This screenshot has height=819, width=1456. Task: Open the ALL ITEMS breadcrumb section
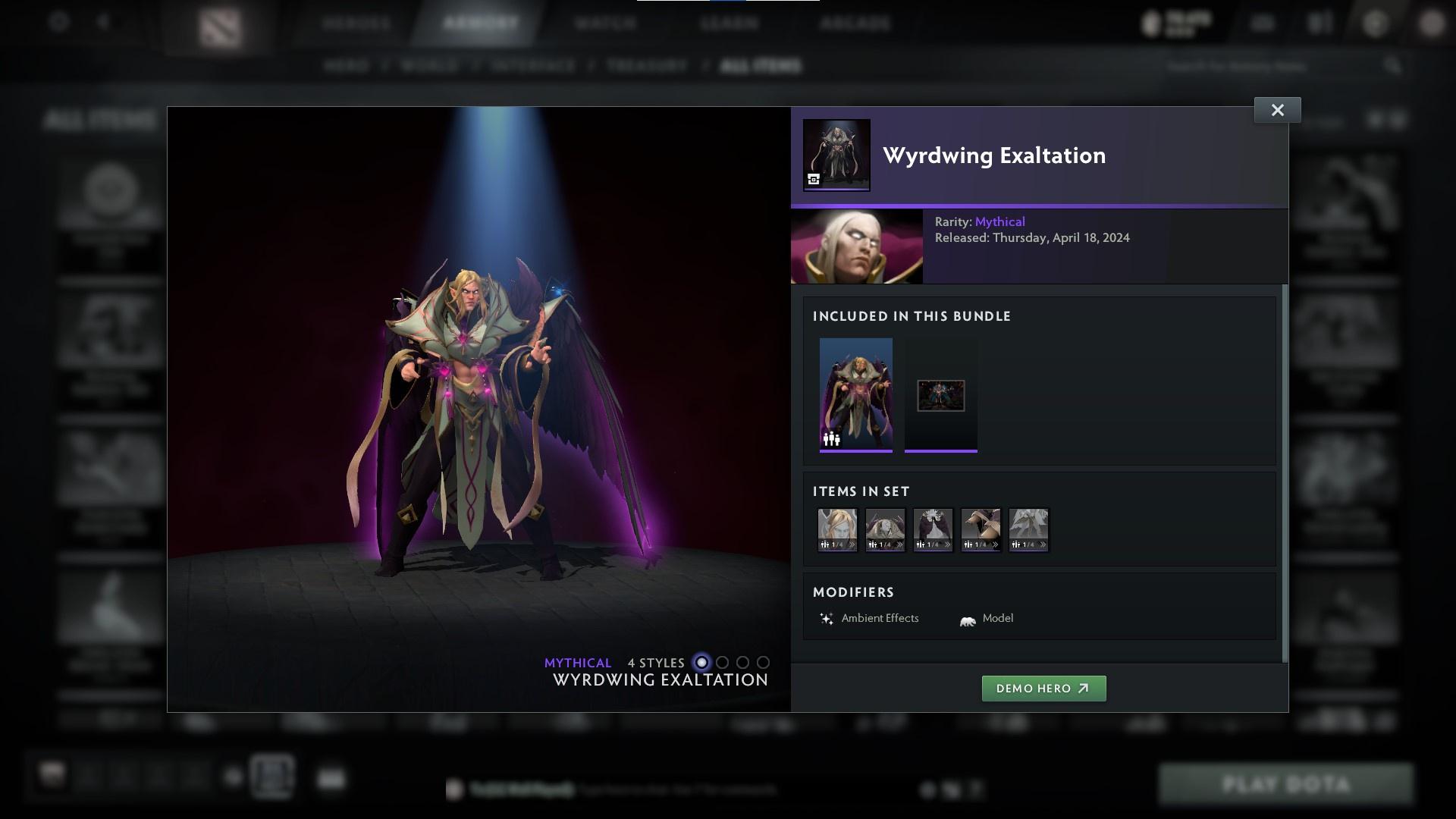tap(761, 65)
